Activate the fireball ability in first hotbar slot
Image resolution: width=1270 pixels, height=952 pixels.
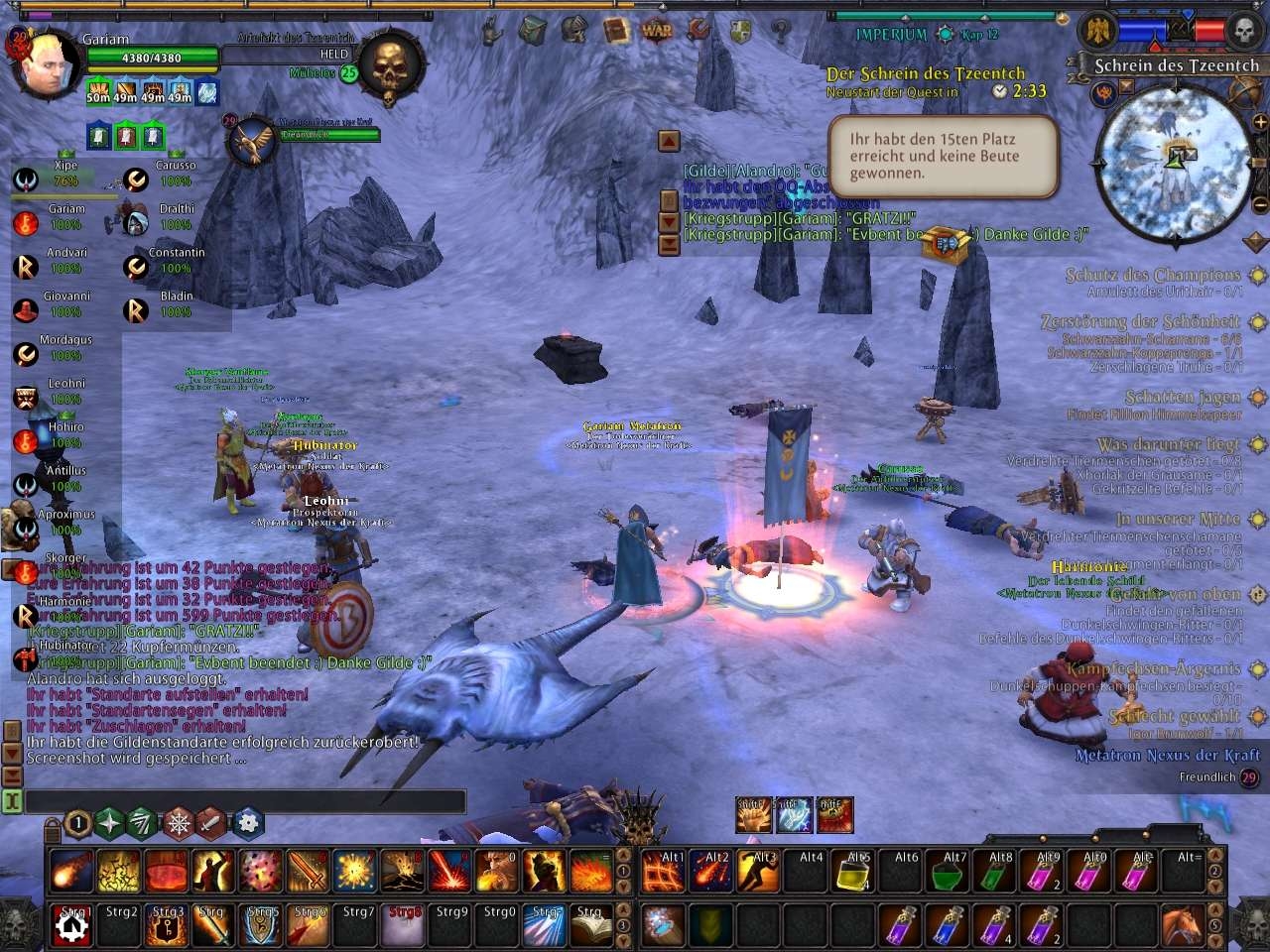pos(70,870)
